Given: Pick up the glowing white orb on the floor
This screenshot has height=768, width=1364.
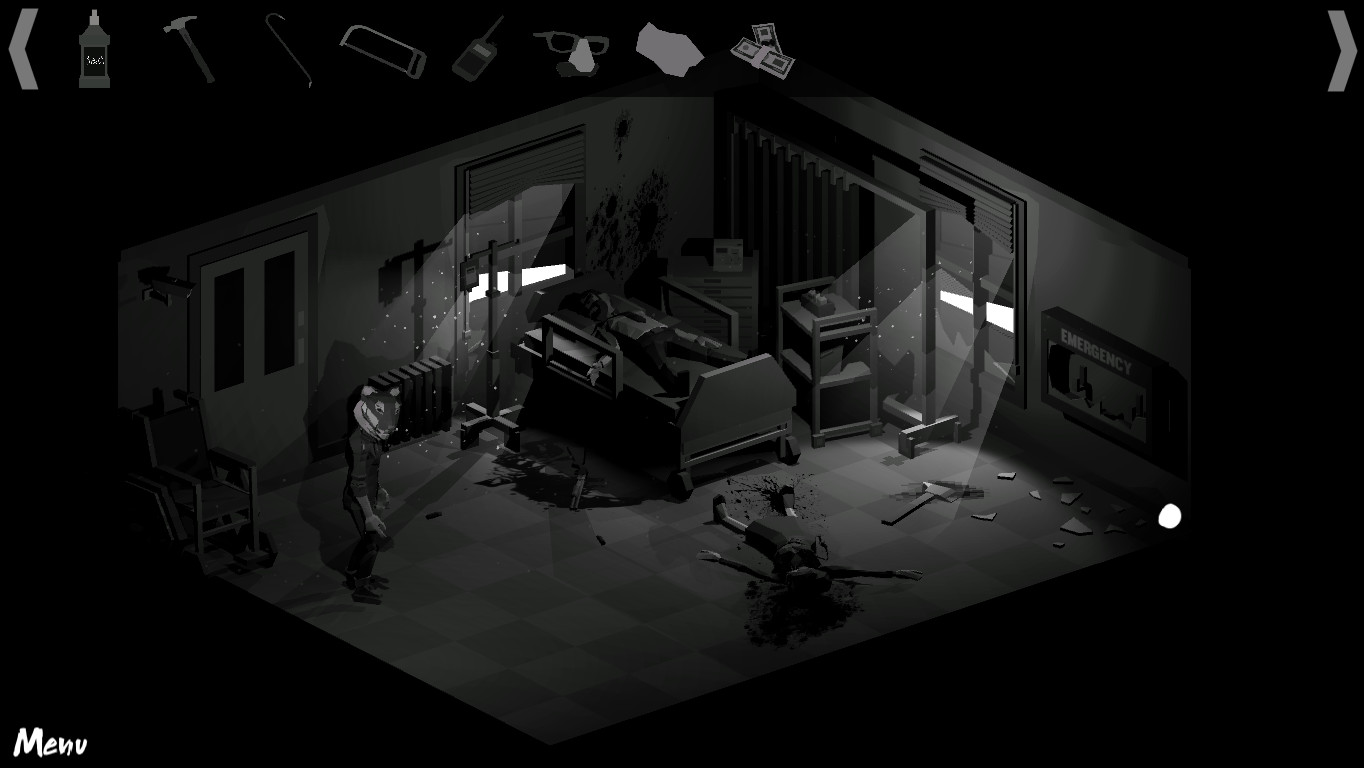Looking at the screenshot, I should pos(1168,516).
